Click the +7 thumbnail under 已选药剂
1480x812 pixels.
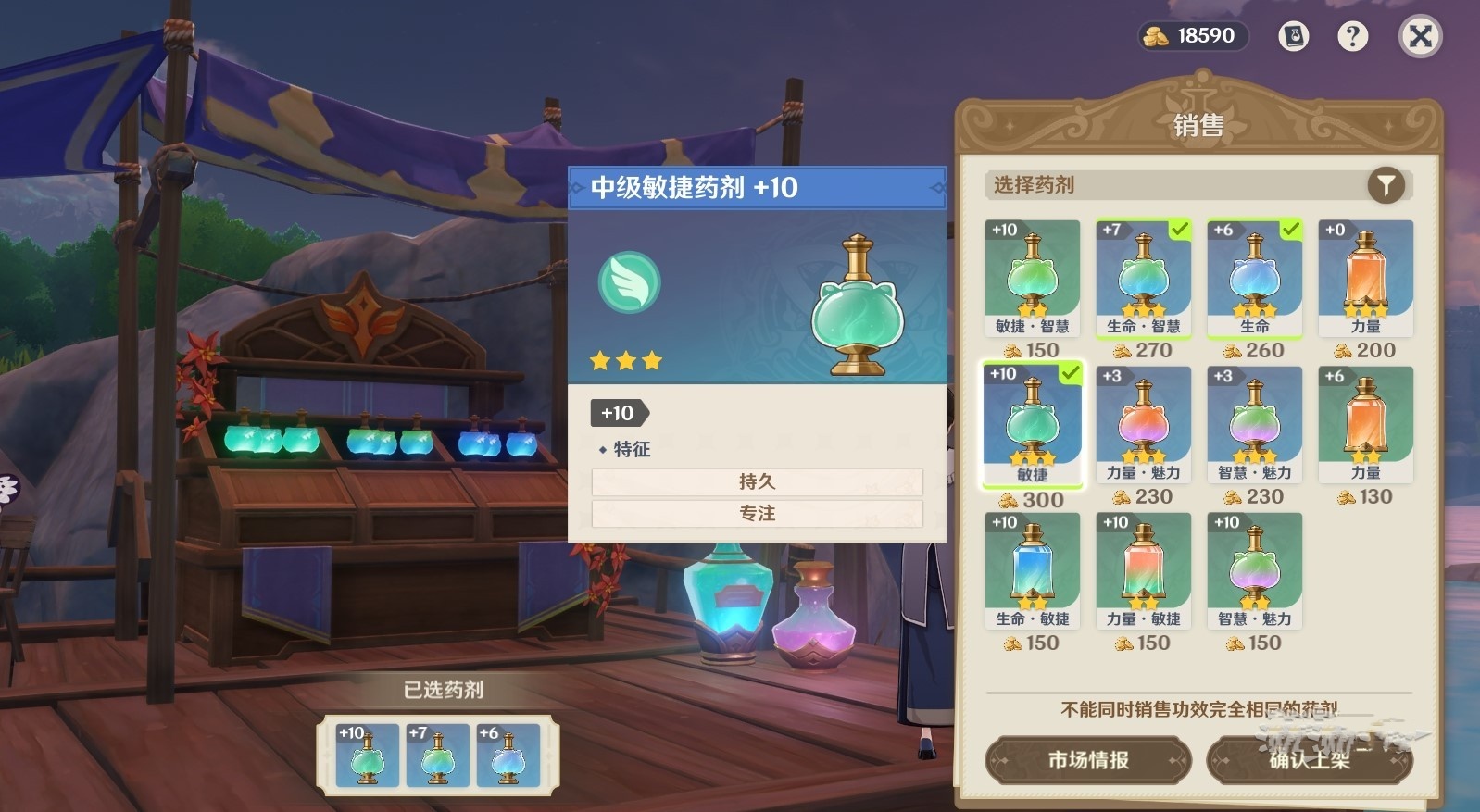[x=437, y=756]
